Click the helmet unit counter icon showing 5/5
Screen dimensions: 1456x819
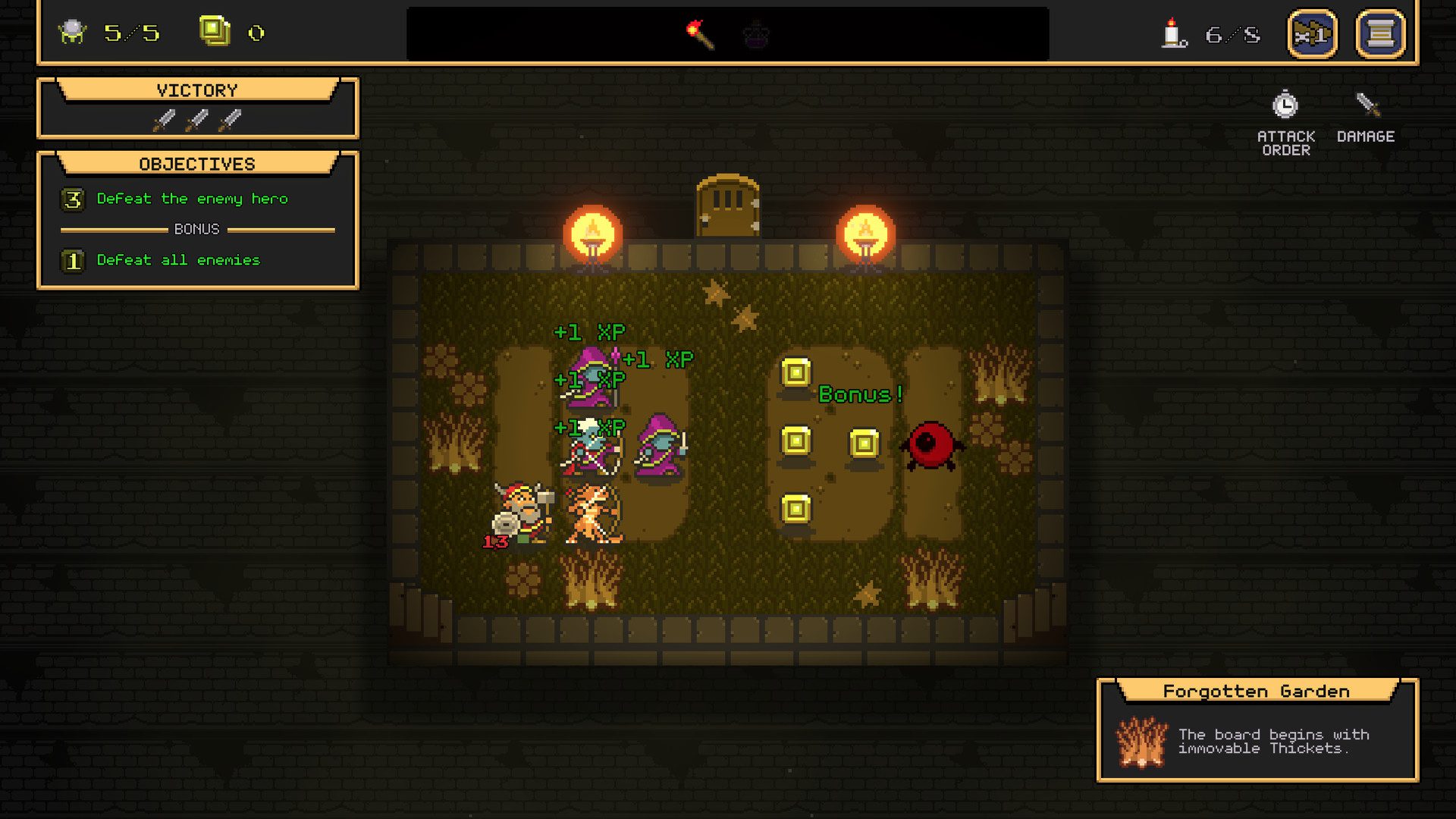coord(72,32)
